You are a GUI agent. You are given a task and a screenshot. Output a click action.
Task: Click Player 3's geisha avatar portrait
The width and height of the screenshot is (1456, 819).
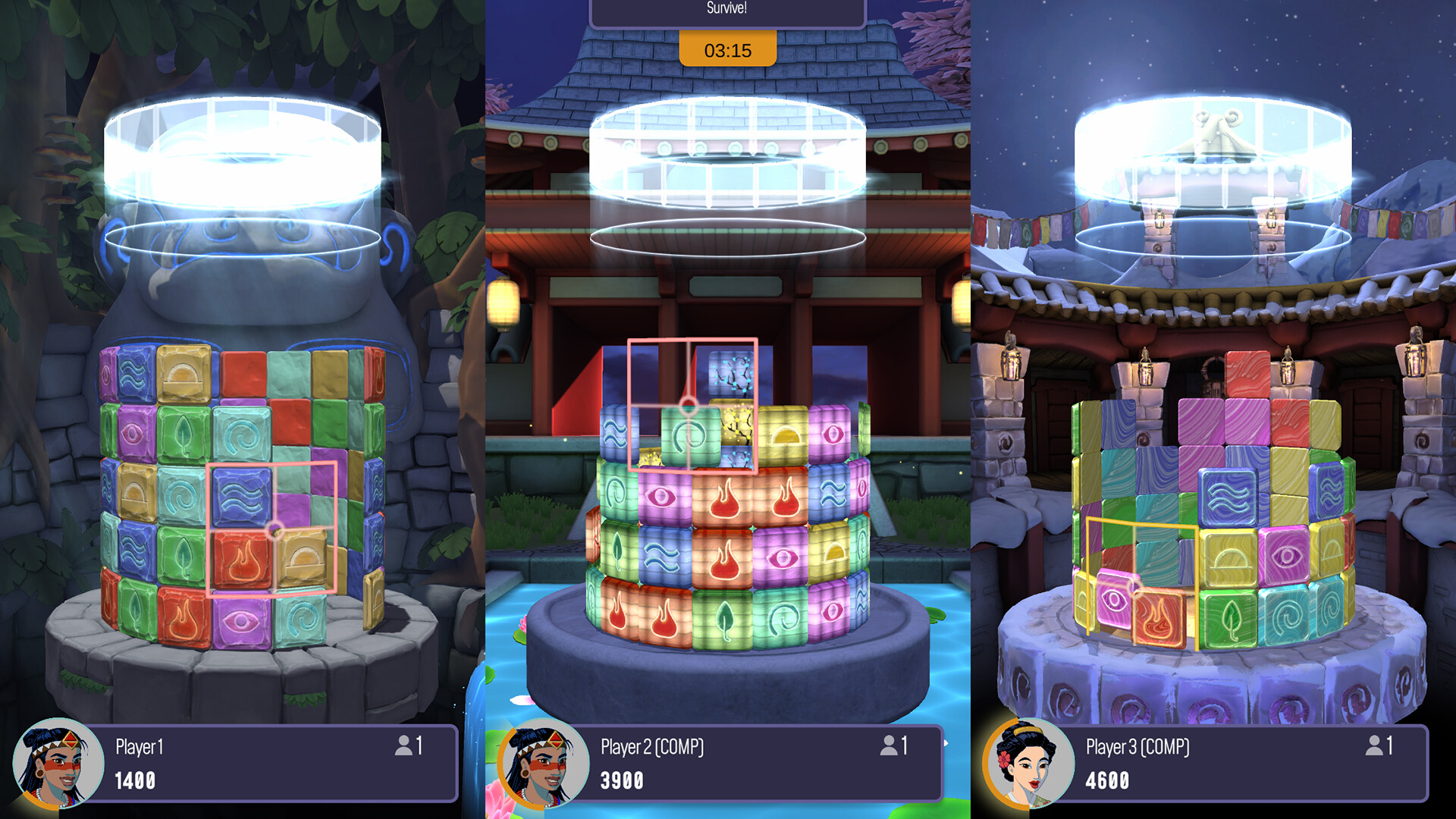[1030, 764]
